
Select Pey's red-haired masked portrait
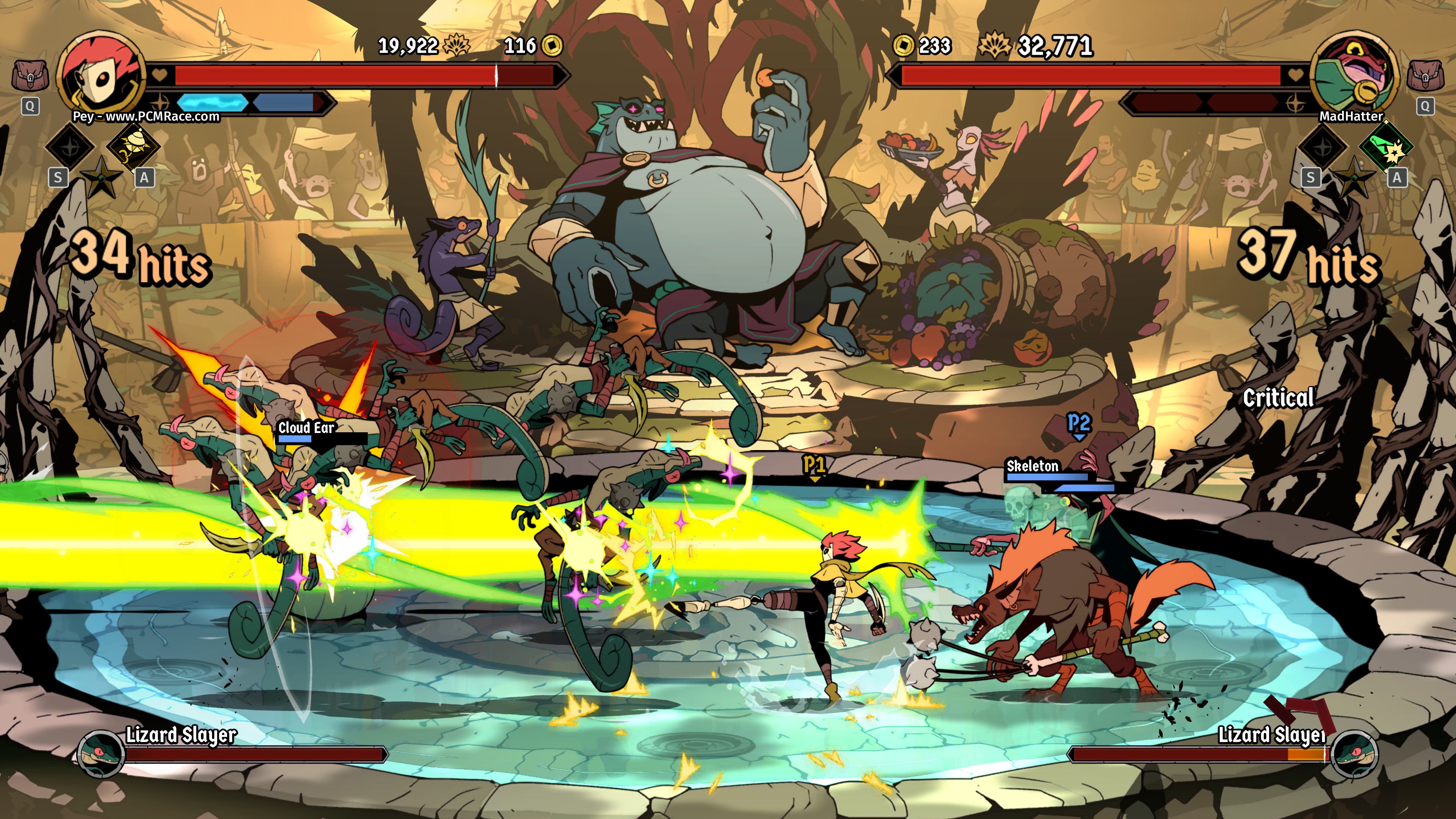click(x=102, y=75)
